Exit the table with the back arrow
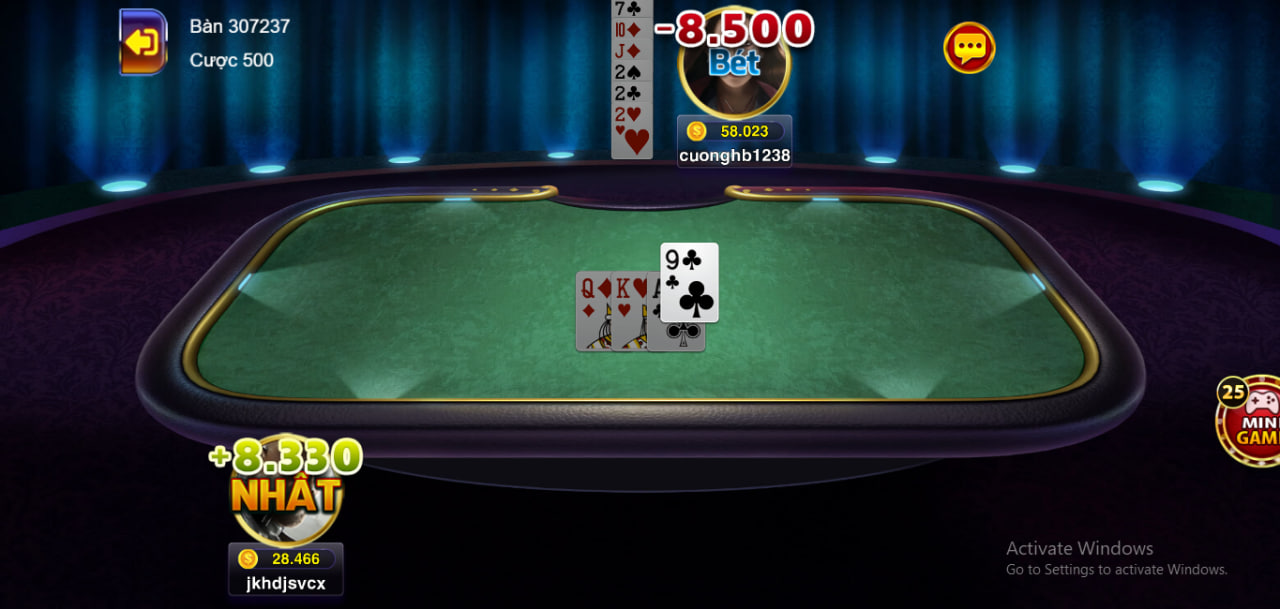Viewport: 1280px width, 609px height. point(143,42)
